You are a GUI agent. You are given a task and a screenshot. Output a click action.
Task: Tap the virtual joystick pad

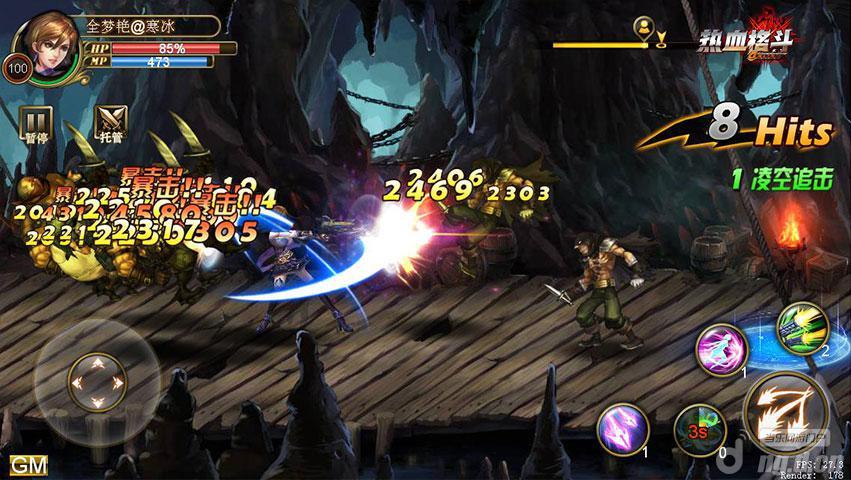97,381
